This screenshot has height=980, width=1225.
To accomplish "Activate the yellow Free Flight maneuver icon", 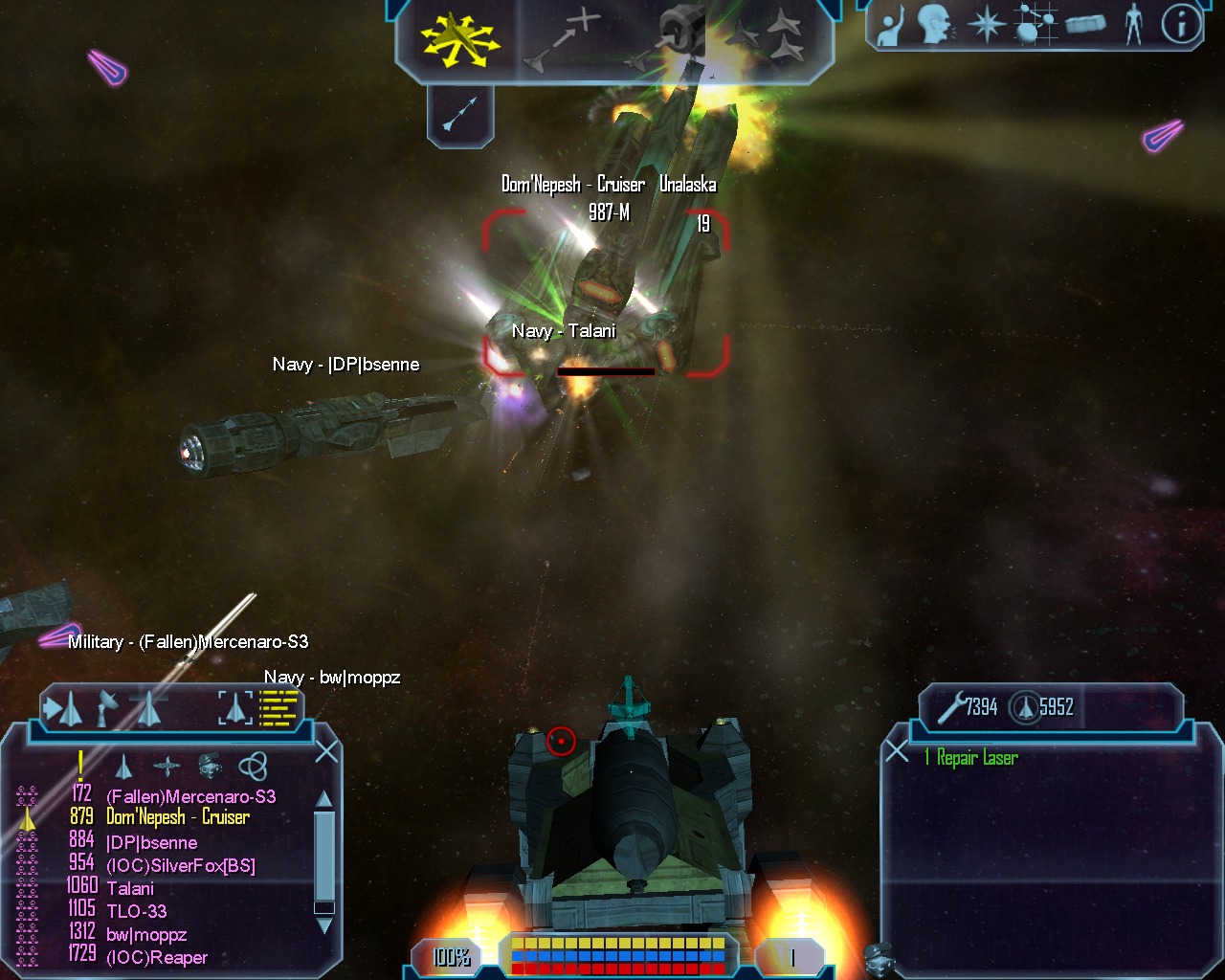I will coord(458,40).
